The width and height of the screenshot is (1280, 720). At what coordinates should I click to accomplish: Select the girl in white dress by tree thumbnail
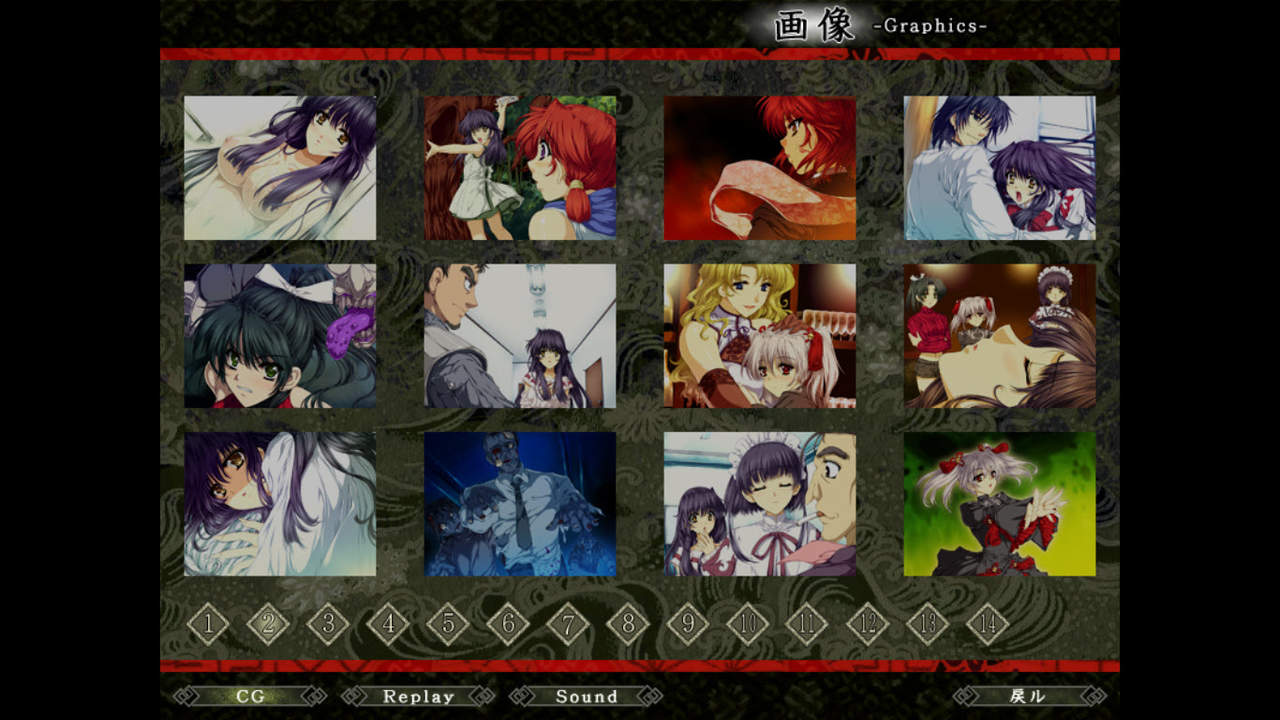coord(520,168)
